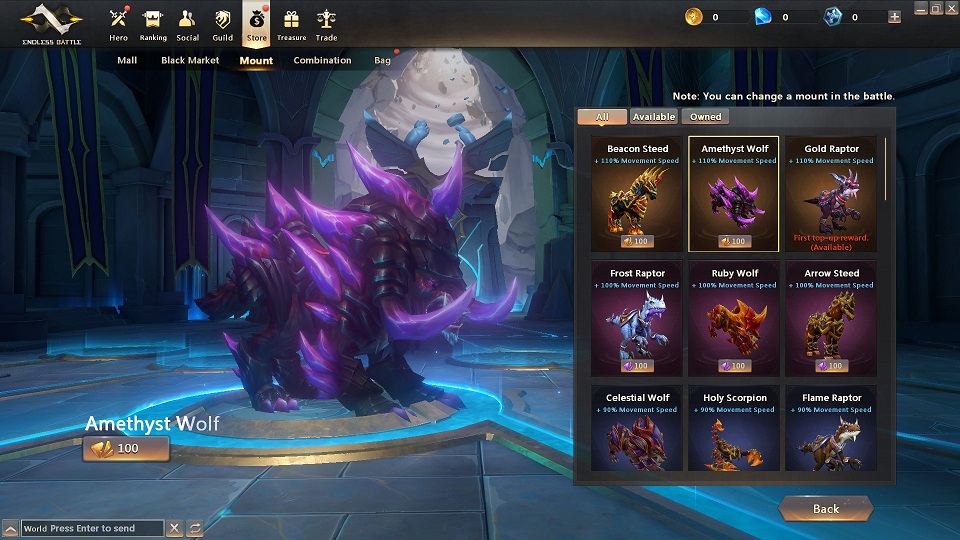Open the Ranking menu

(x=153, y=24)
